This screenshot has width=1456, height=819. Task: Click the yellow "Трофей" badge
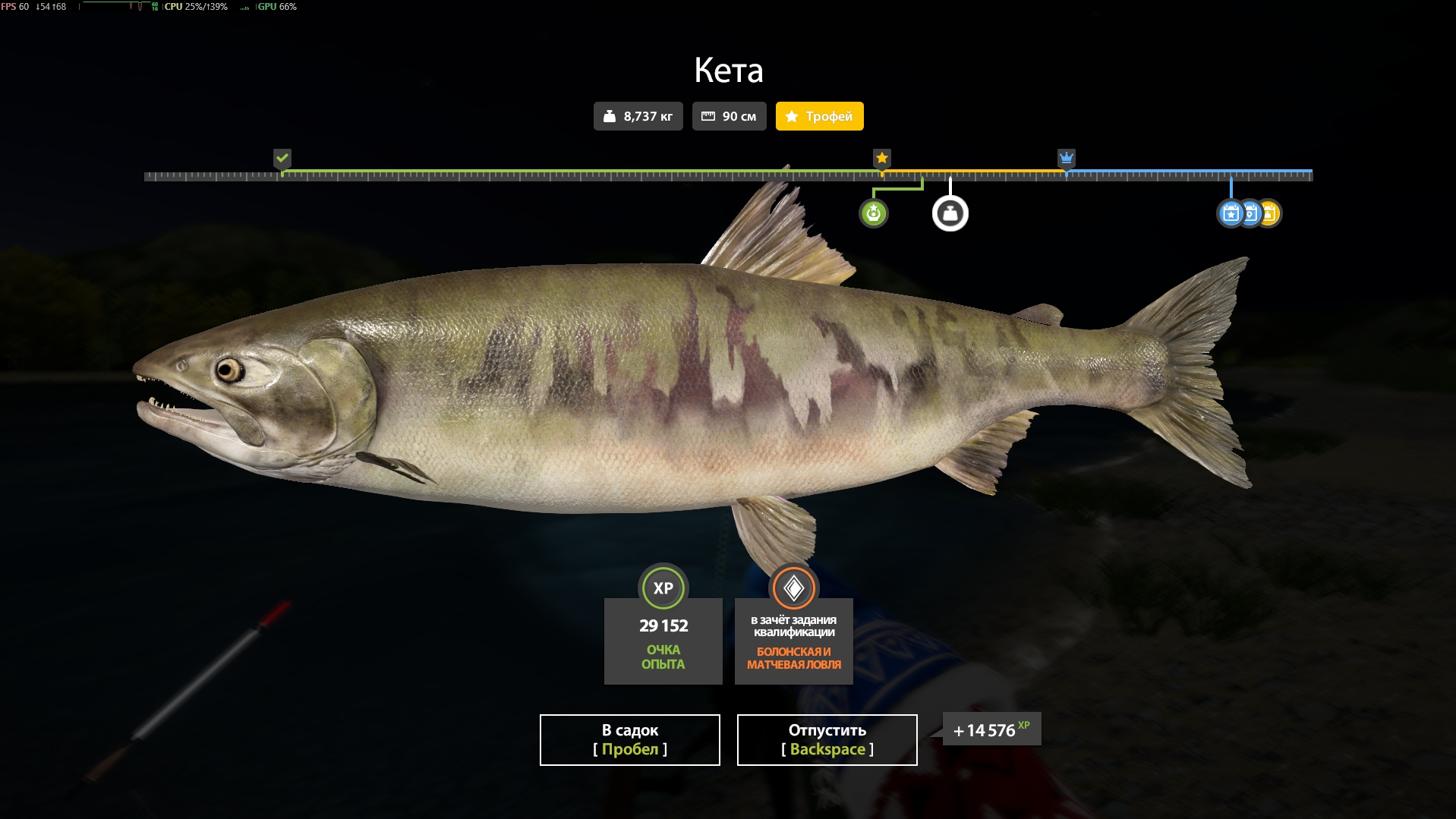coord(819,116)
